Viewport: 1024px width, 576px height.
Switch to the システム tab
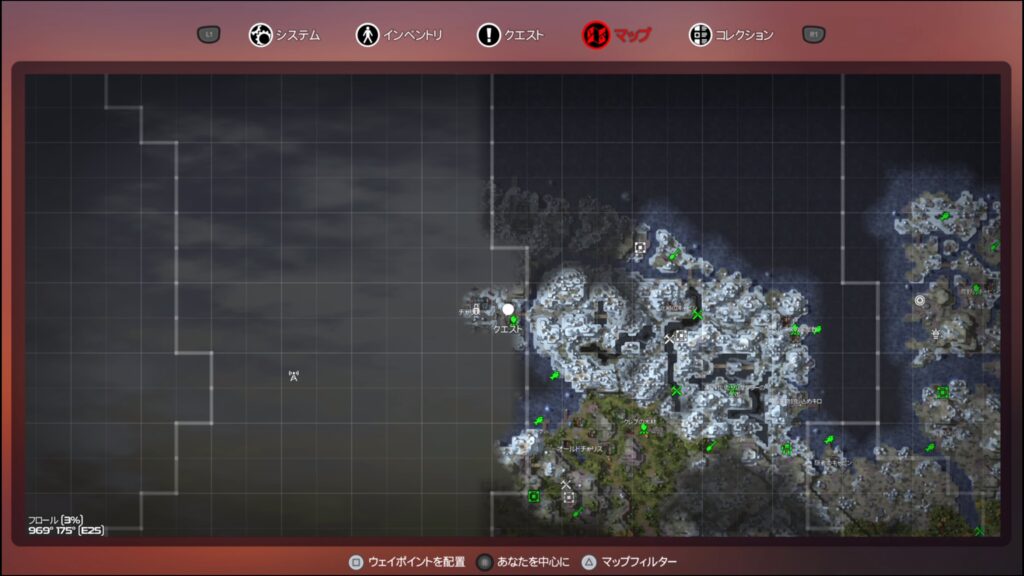285,35
